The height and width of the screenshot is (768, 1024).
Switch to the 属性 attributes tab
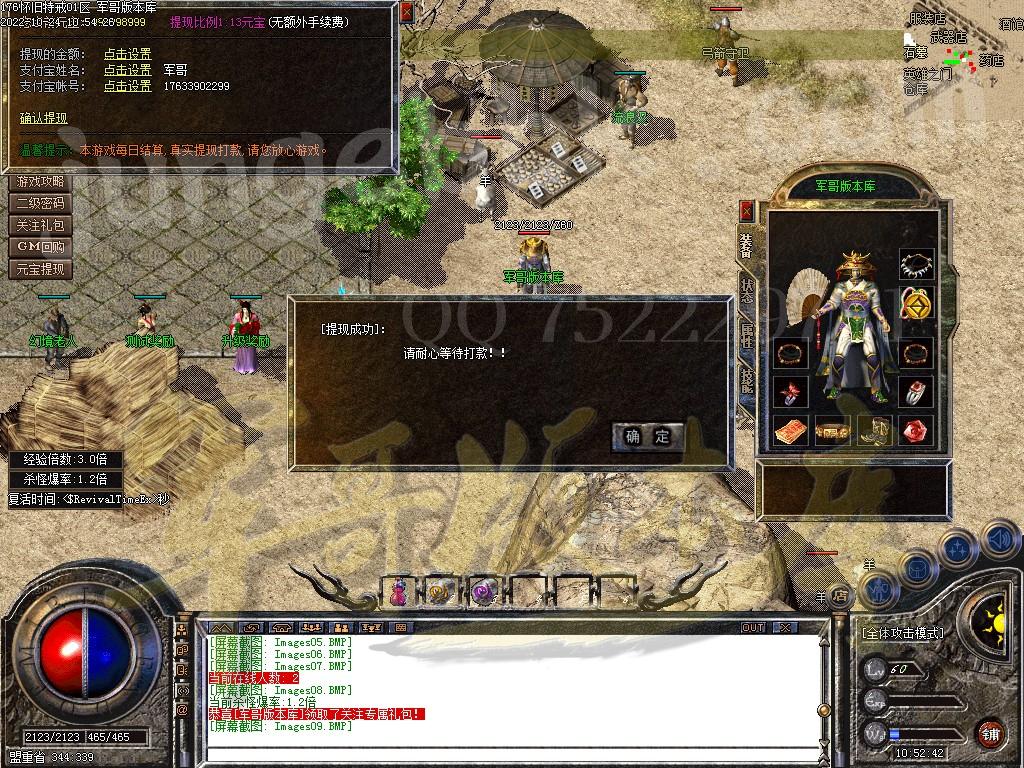click(747, 335)
